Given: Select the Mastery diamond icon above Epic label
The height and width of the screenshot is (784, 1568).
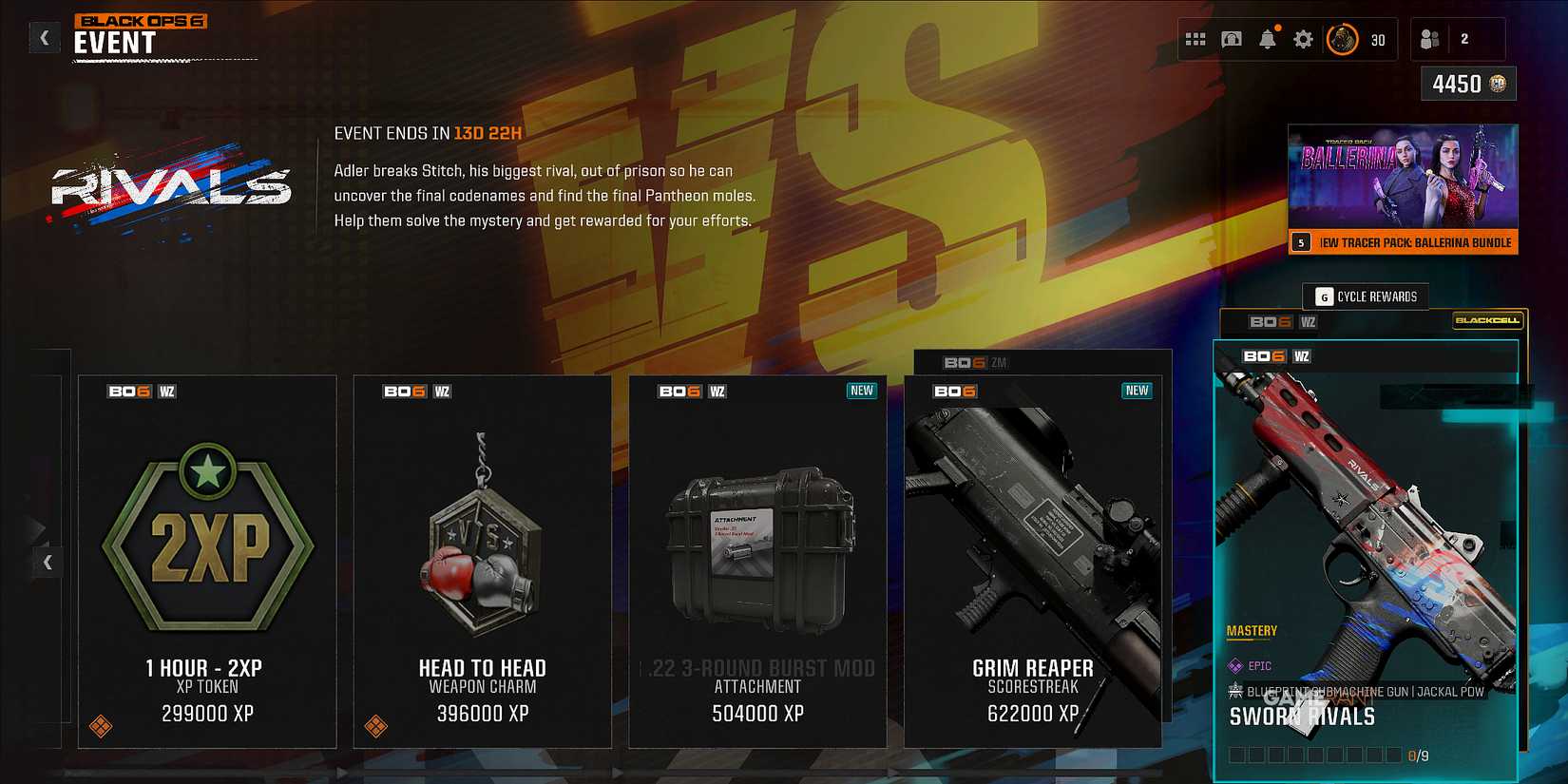Looking at the screenshot, I should 1234,664.
